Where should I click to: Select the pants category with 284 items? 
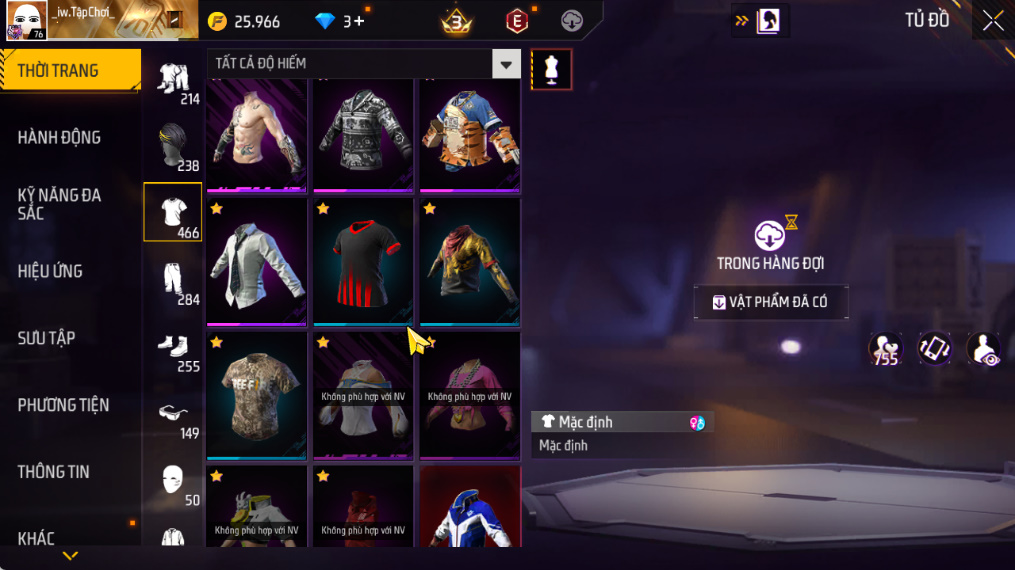tap(173, 280)
